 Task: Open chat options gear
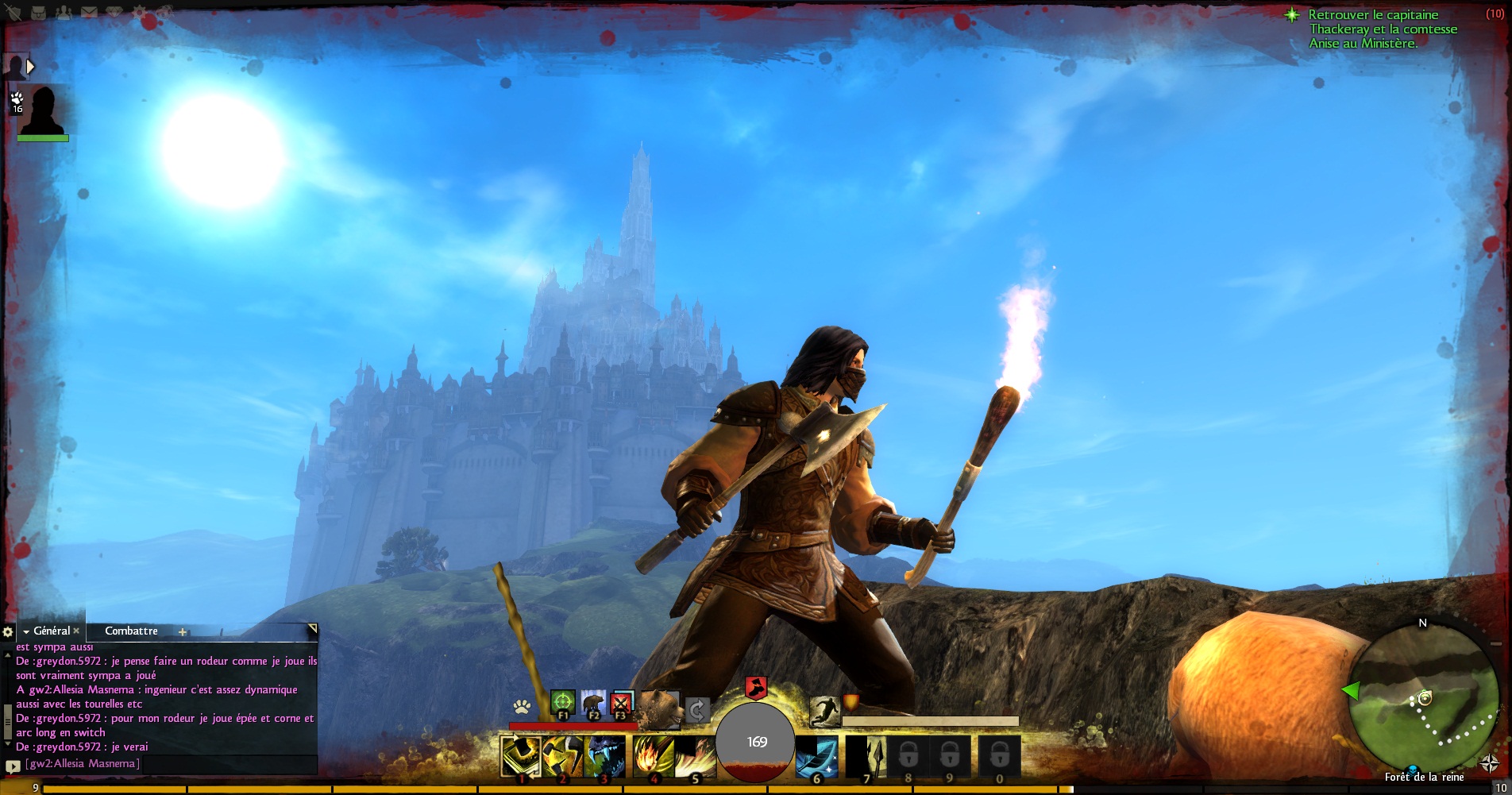8,632
